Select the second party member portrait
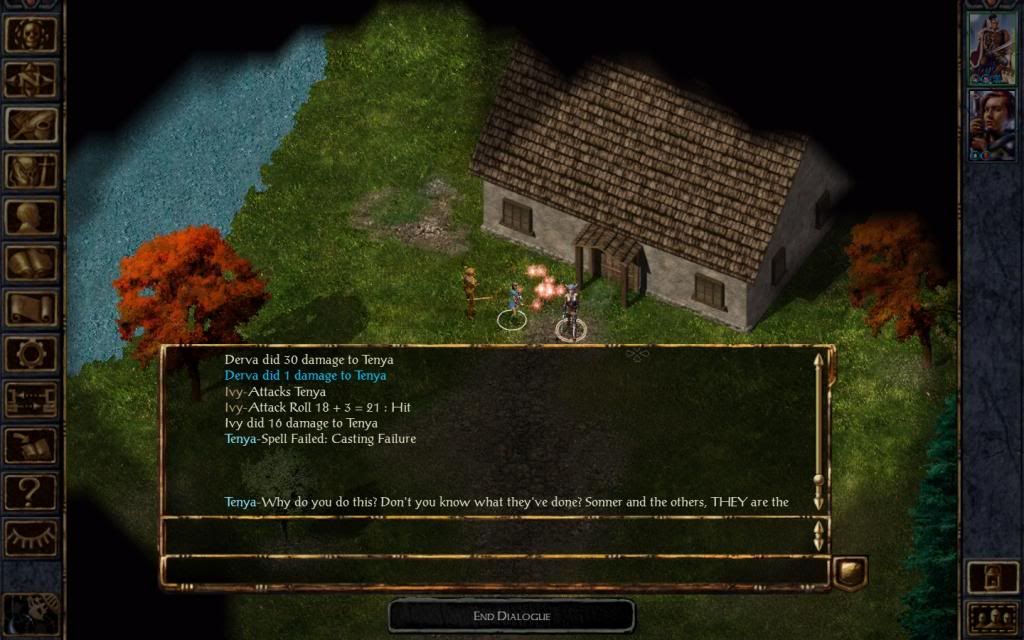The width and height of the screenshot is (1024, 640). [x=992, y=124]
